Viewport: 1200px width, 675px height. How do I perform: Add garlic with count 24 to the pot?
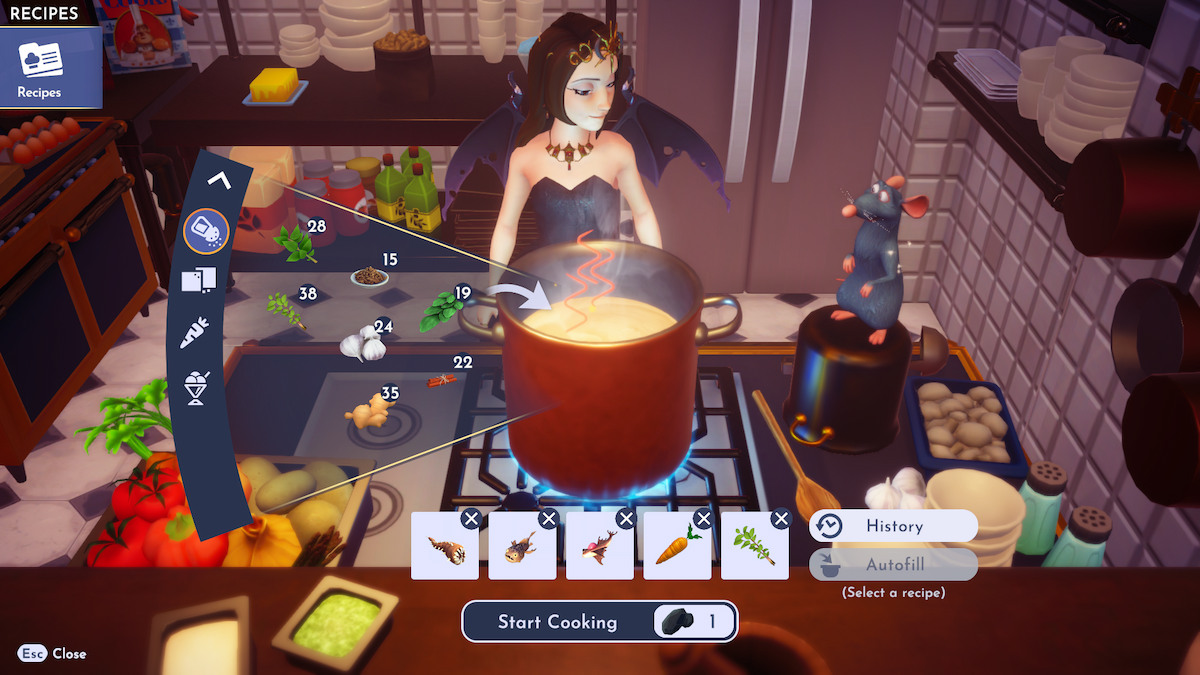pyautogui.click(x=362, y=345)
